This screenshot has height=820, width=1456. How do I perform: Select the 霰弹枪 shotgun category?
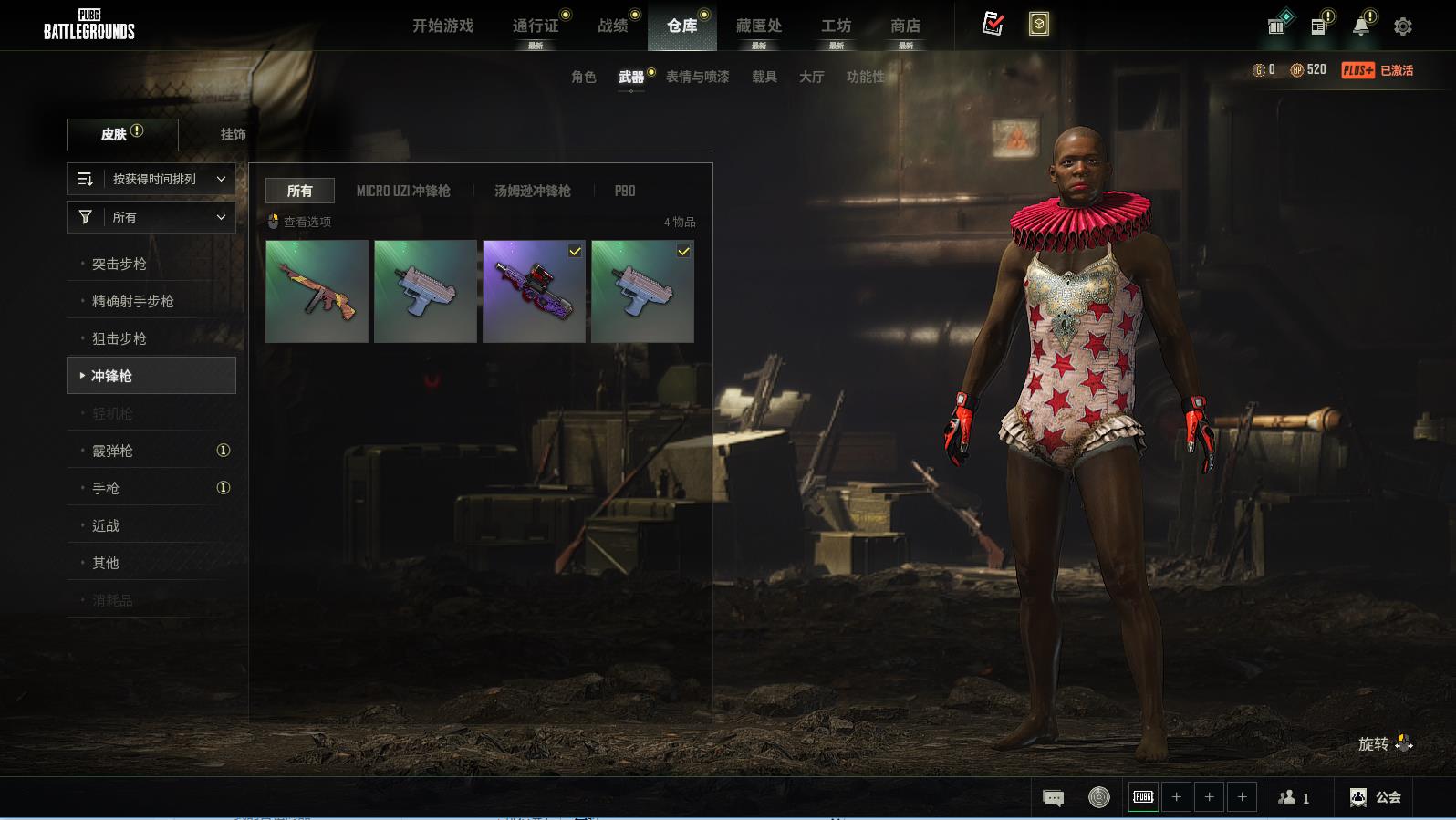coord(113,451)
